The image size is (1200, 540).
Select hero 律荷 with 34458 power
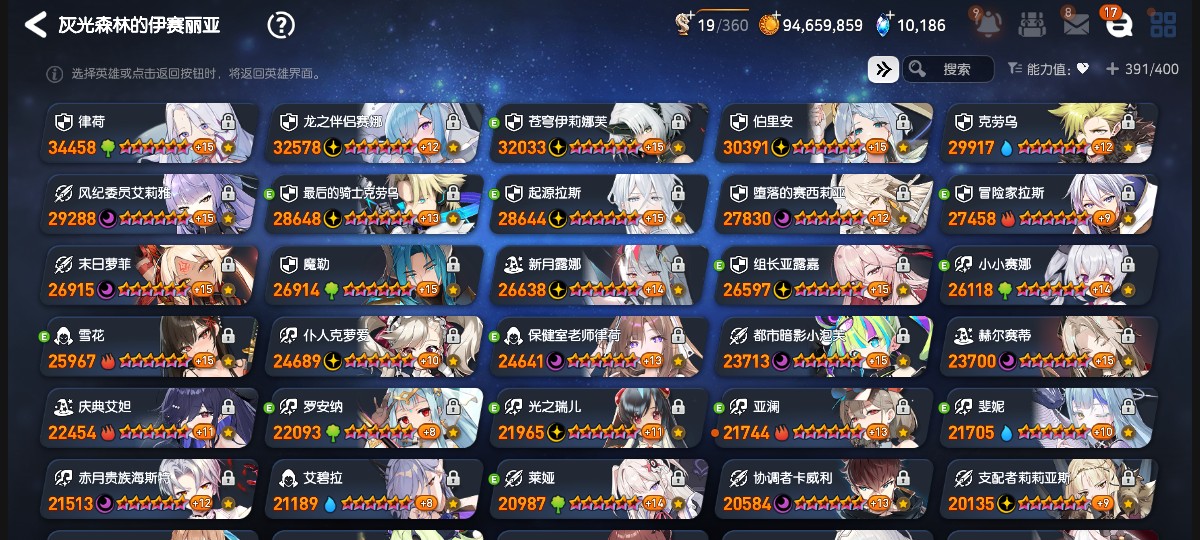point(148,133)
